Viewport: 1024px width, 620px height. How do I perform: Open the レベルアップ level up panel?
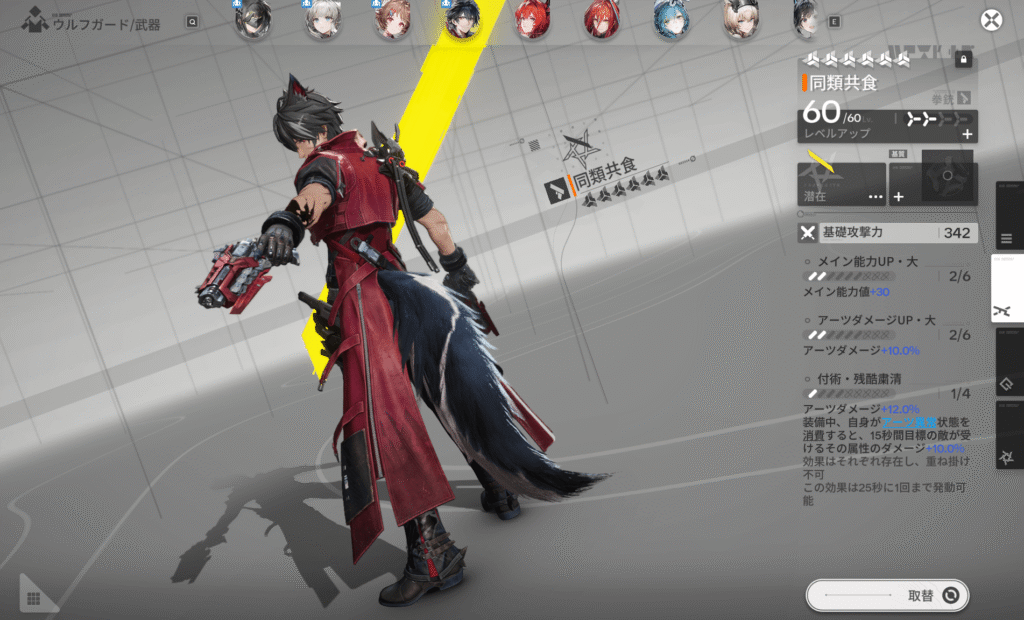click(x=887, y=125)
